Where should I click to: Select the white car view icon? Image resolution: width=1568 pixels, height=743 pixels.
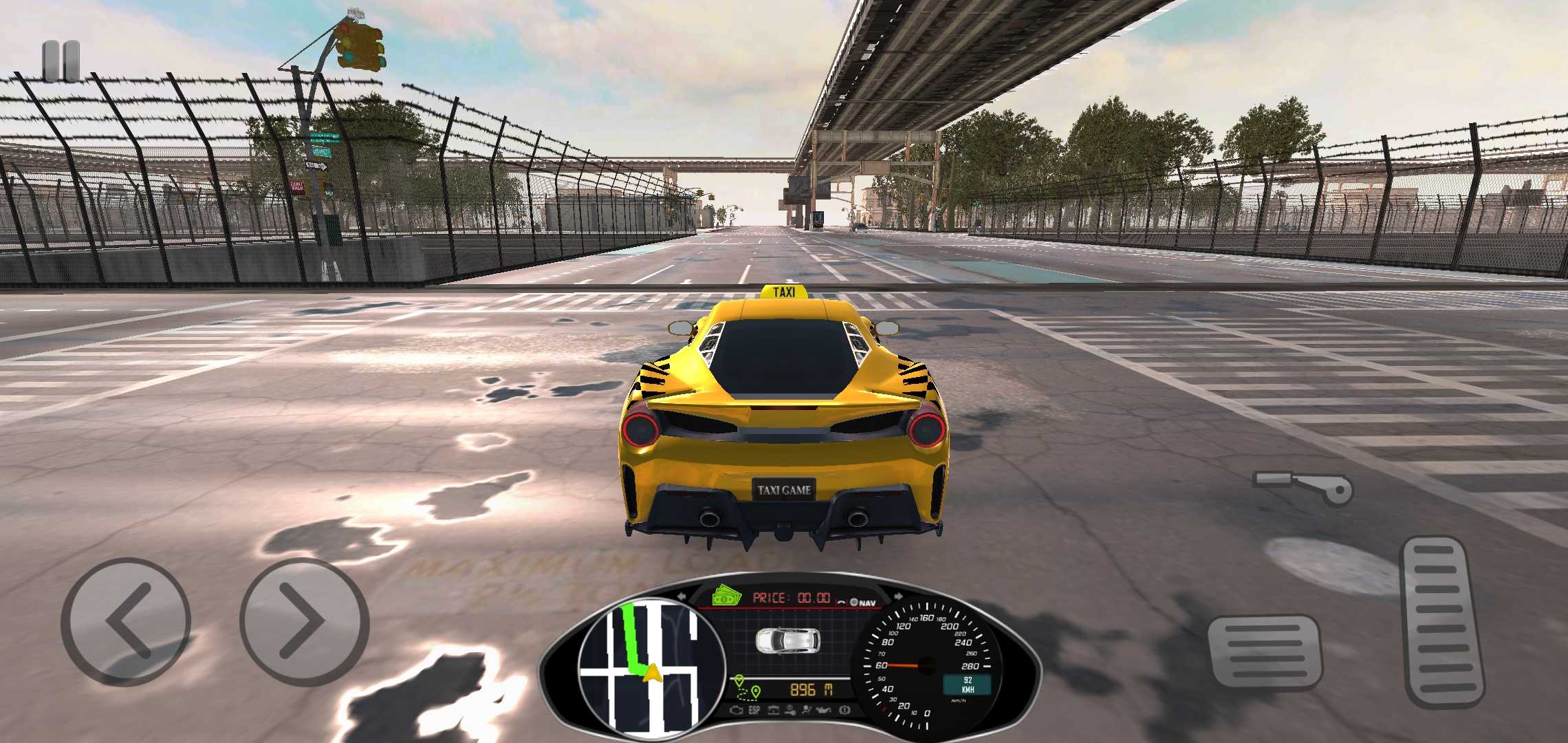pos(787,640)
